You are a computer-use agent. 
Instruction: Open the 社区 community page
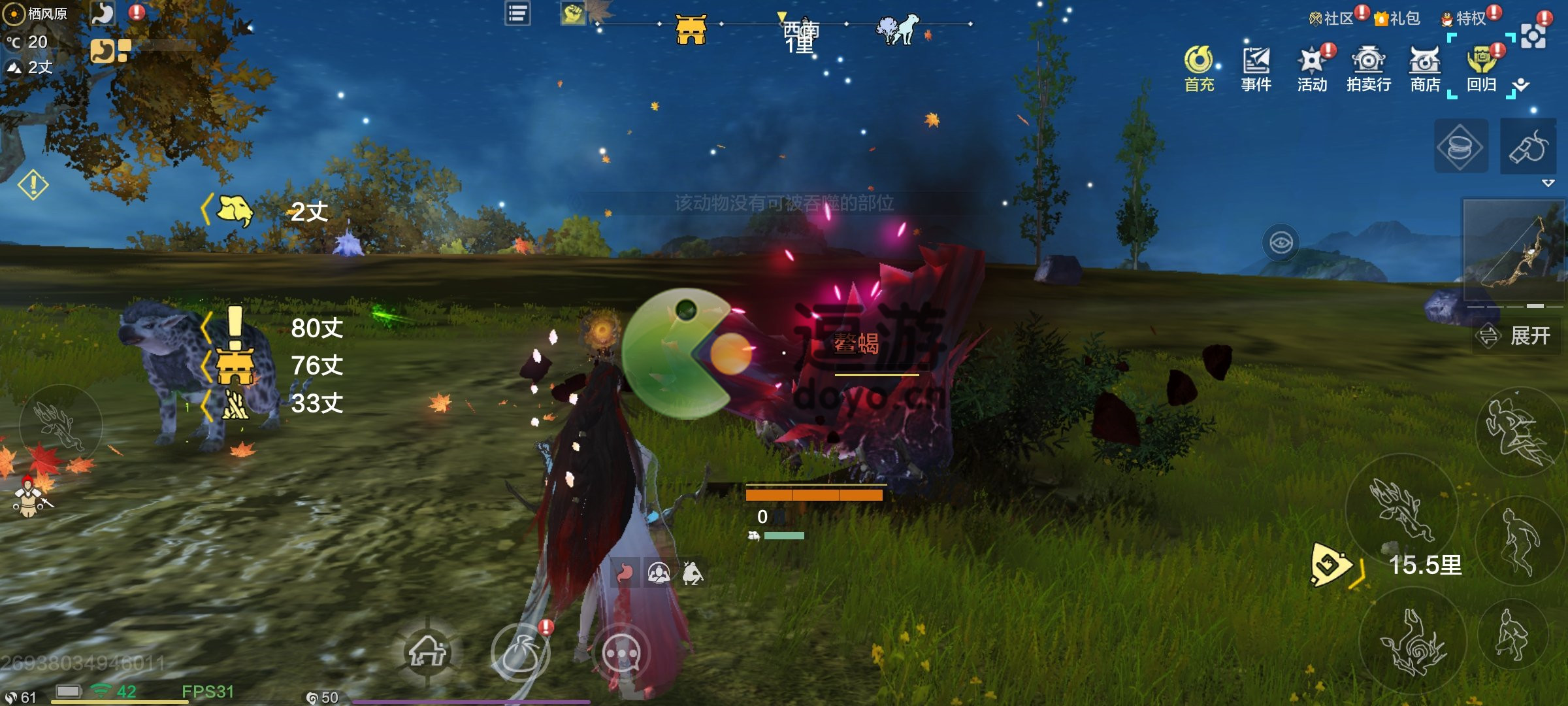[1331, 18]
